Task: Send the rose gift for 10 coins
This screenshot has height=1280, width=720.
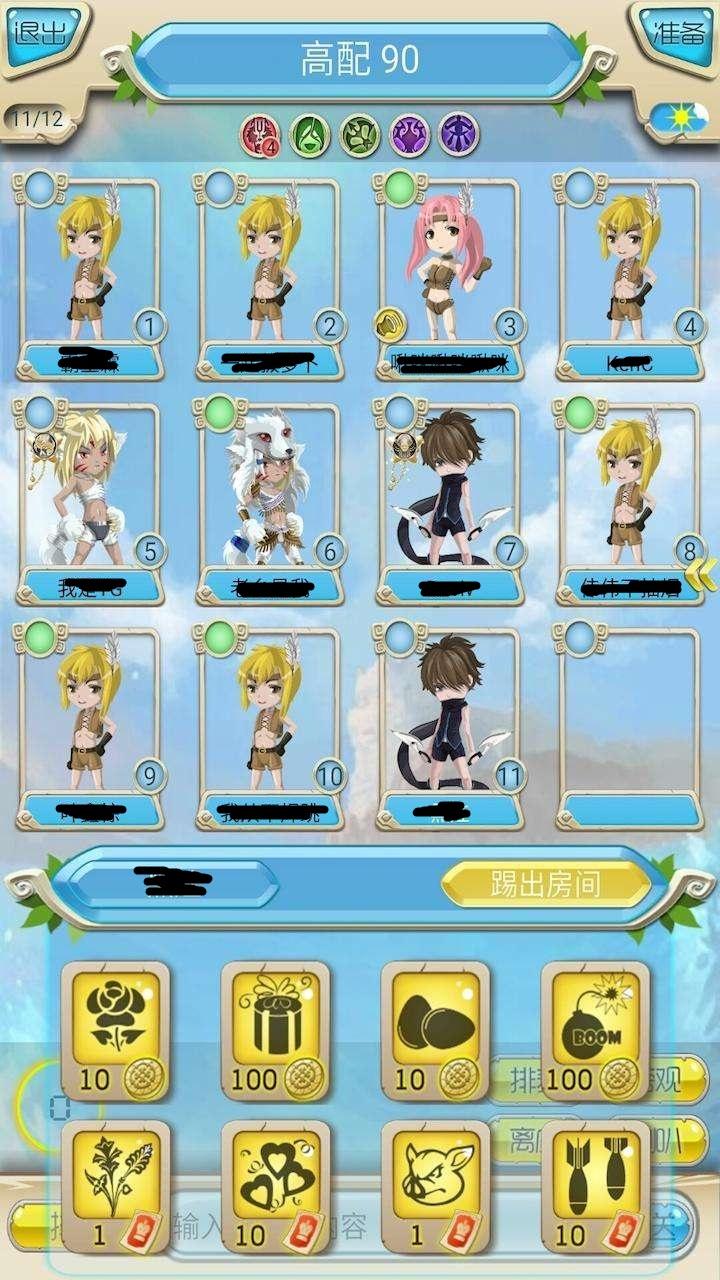Action: pos(115,1028)
